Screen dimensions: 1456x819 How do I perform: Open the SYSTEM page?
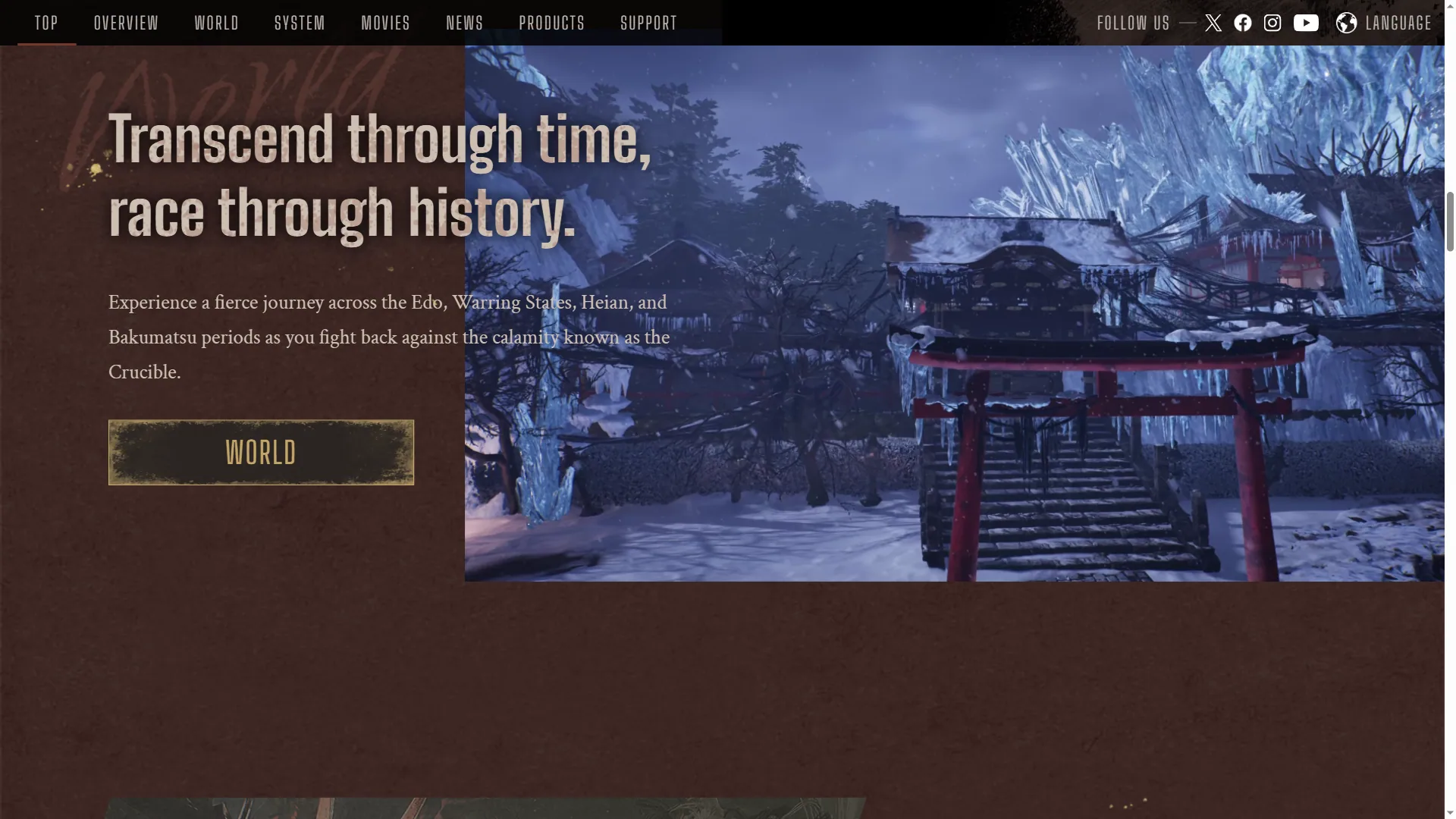[x=300, y=23]
